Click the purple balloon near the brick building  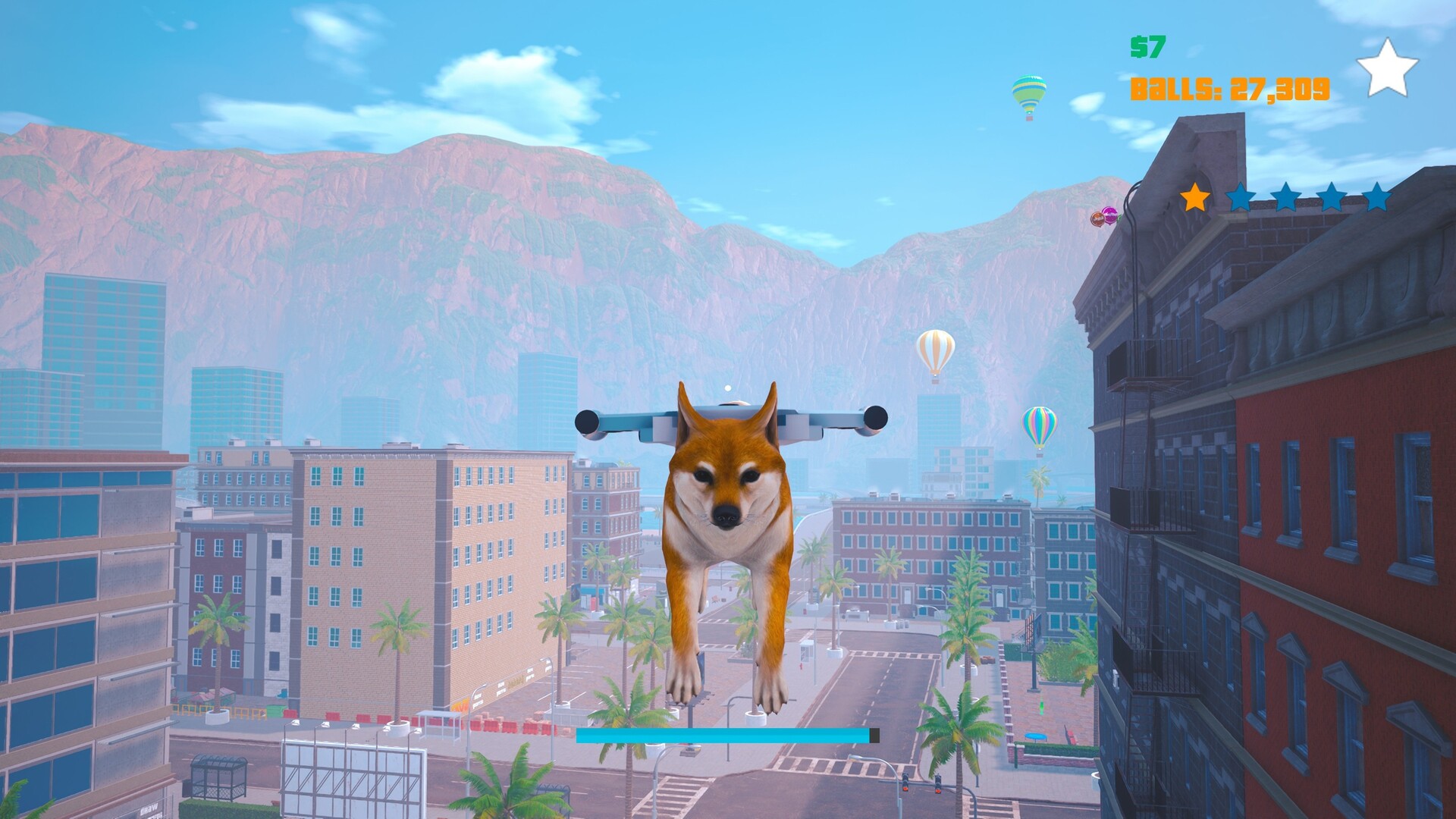tap(1110, 215)
